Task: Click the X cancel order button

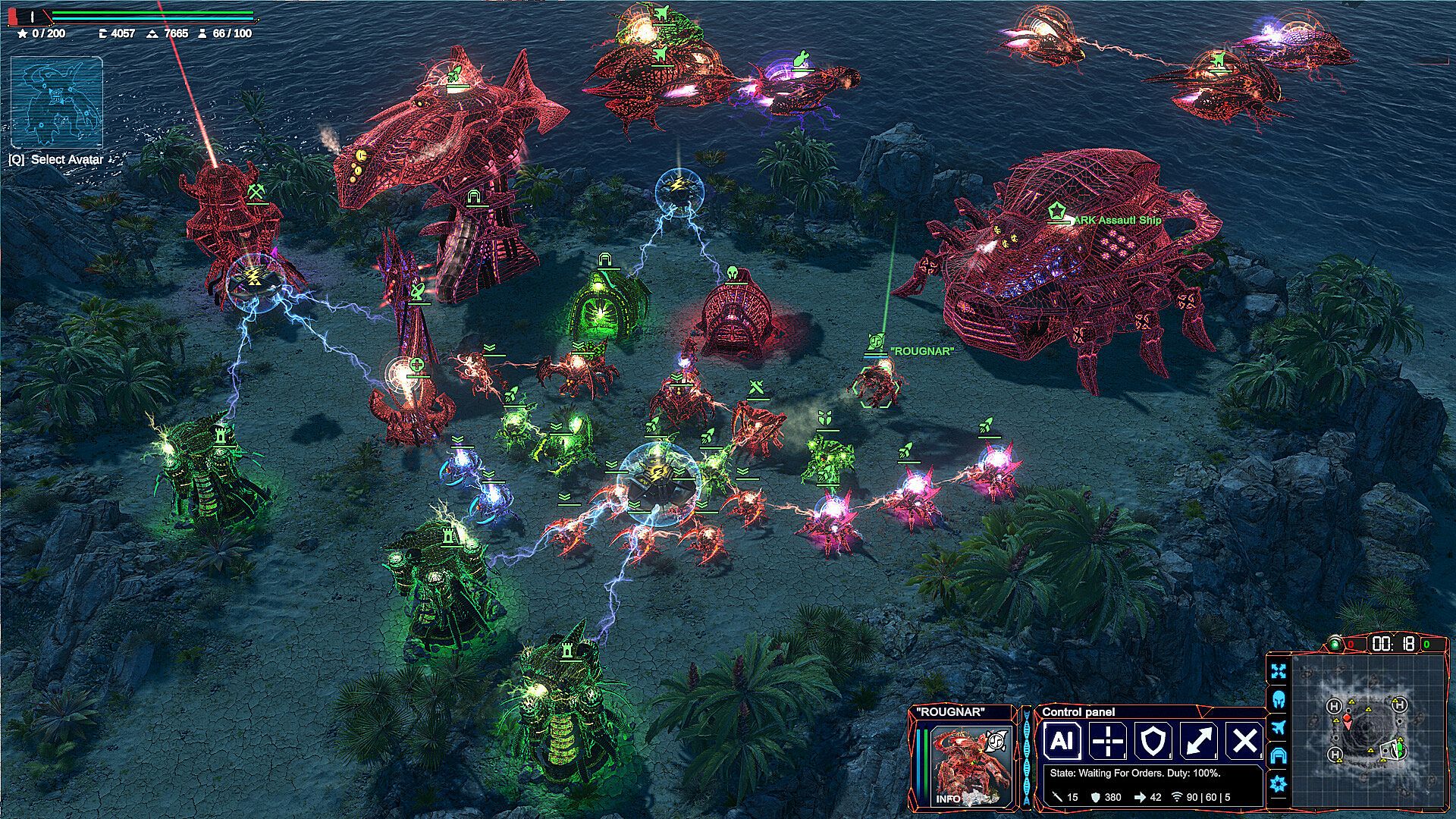Action: pos(1244,741)
